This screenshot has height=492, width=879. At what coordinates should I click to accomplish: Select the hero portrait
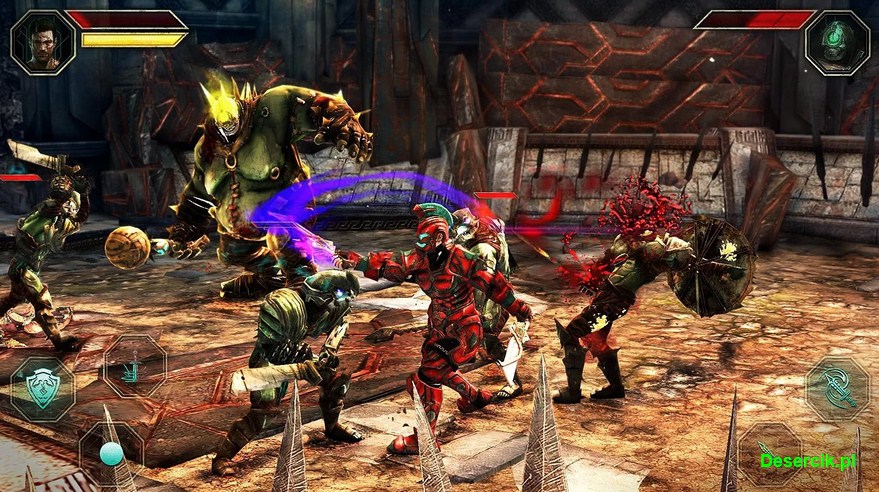[x=42, y=42]
